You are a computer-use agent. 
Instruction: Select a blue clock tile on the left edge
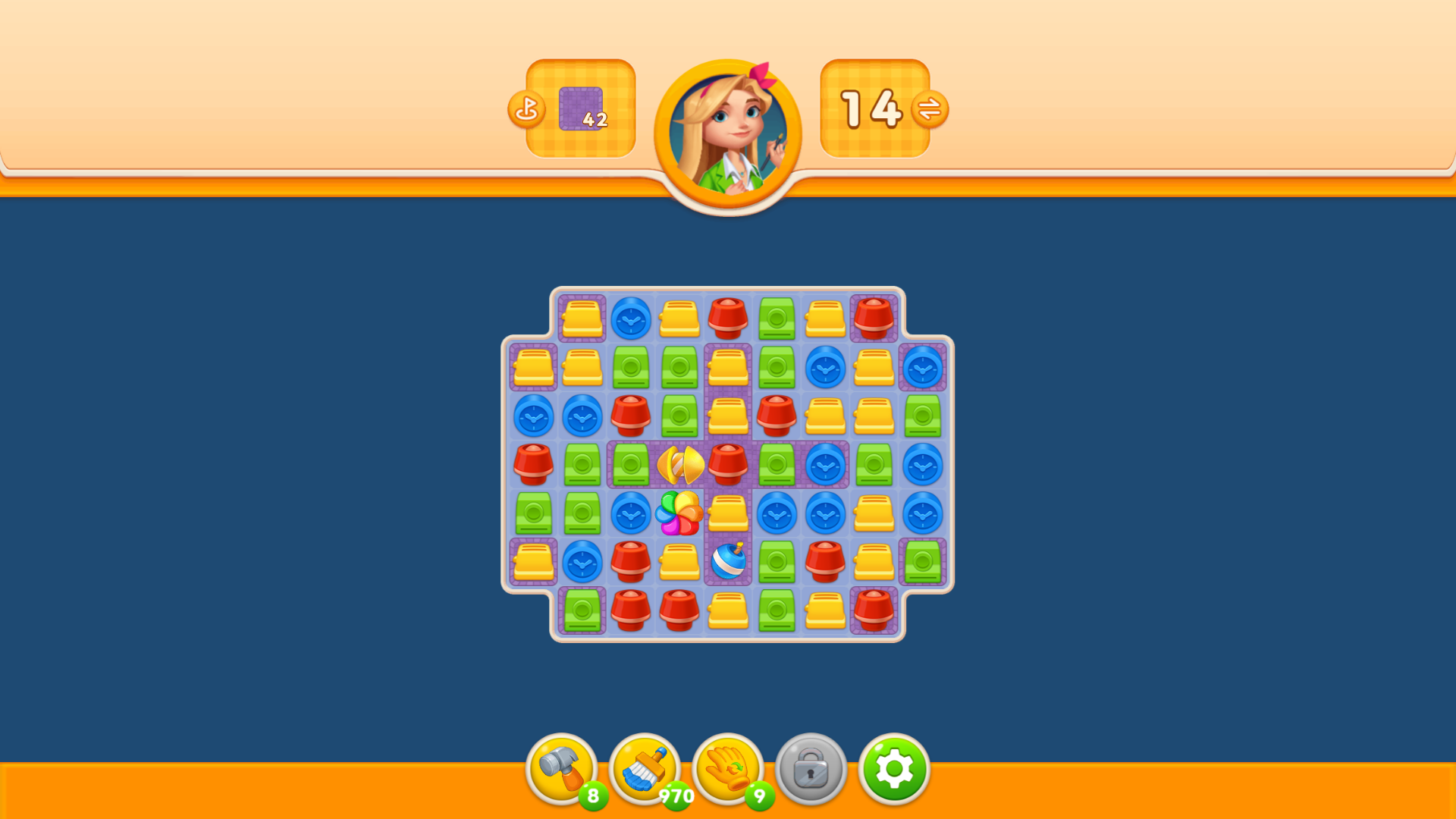pos(535,417)
